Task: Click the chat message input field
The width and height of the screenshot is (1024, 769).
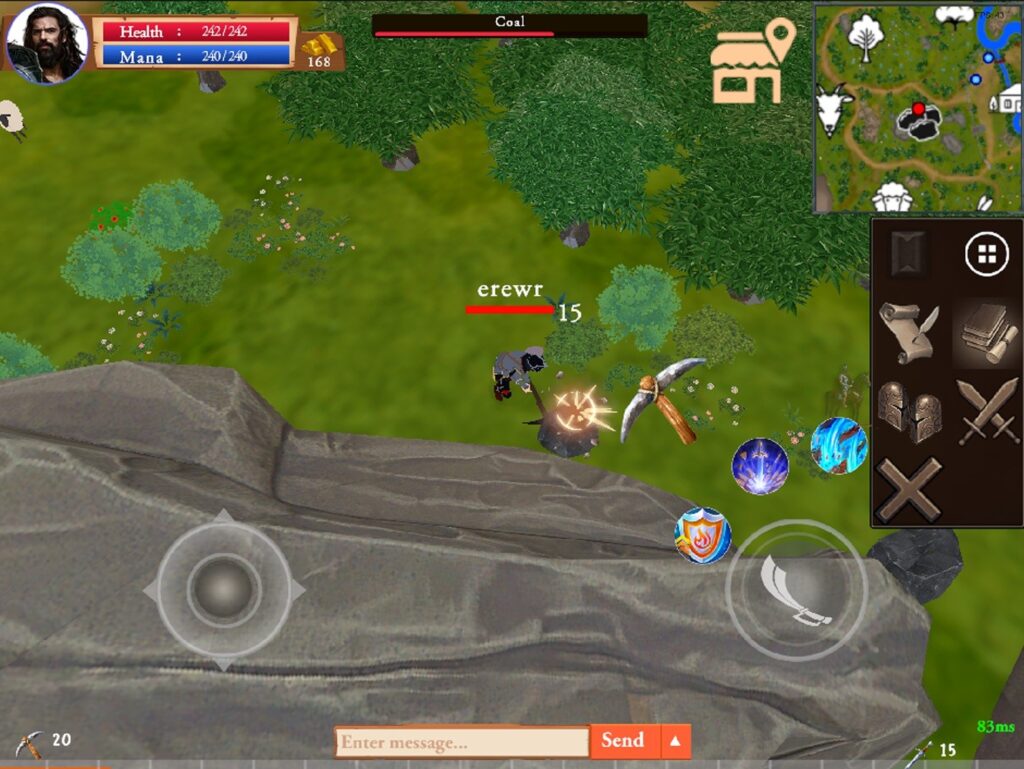Action: (461, 742)
